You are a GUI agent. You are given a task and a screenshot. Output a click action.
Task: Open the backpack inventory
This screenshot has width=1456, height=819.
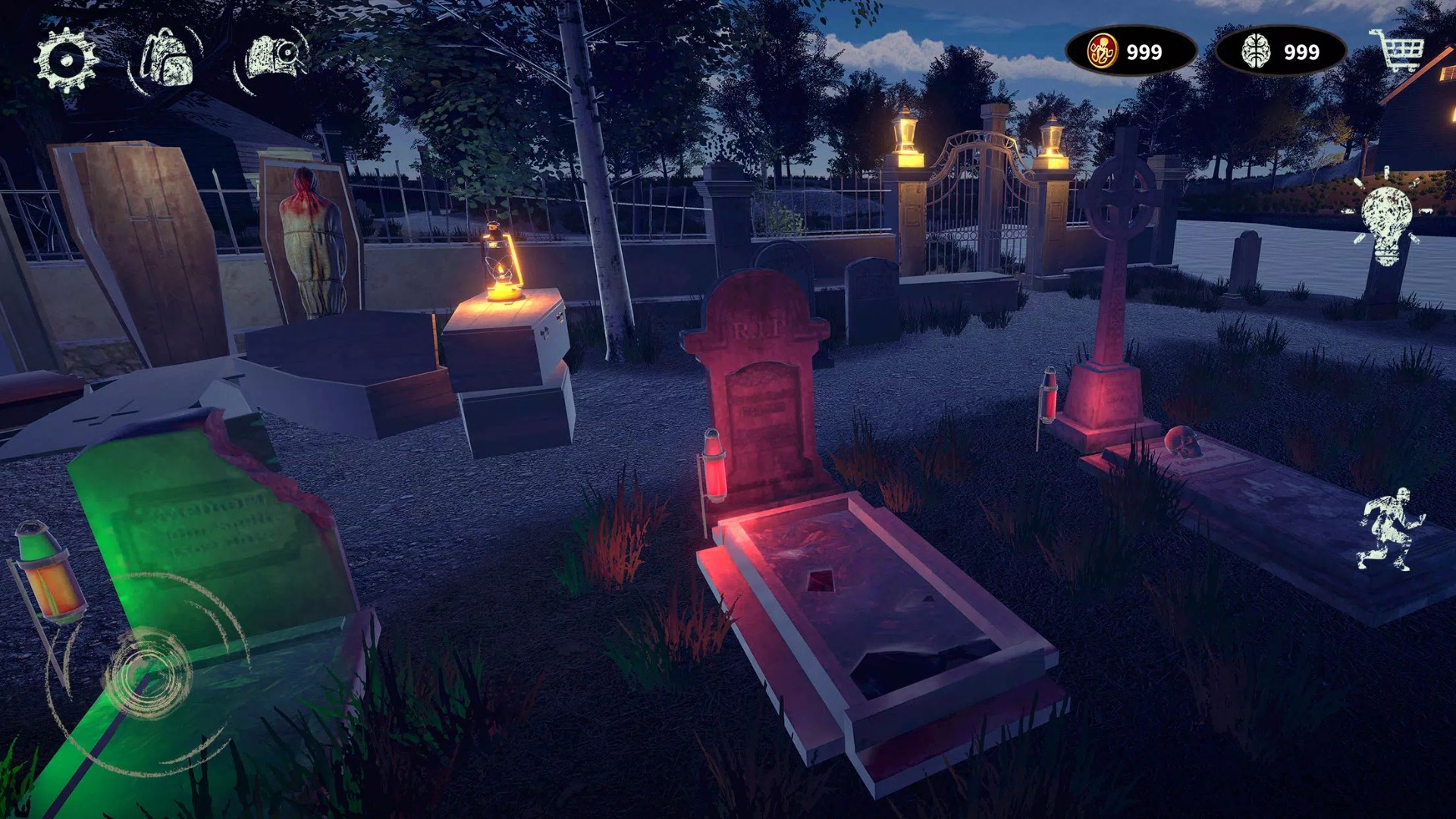167,58
